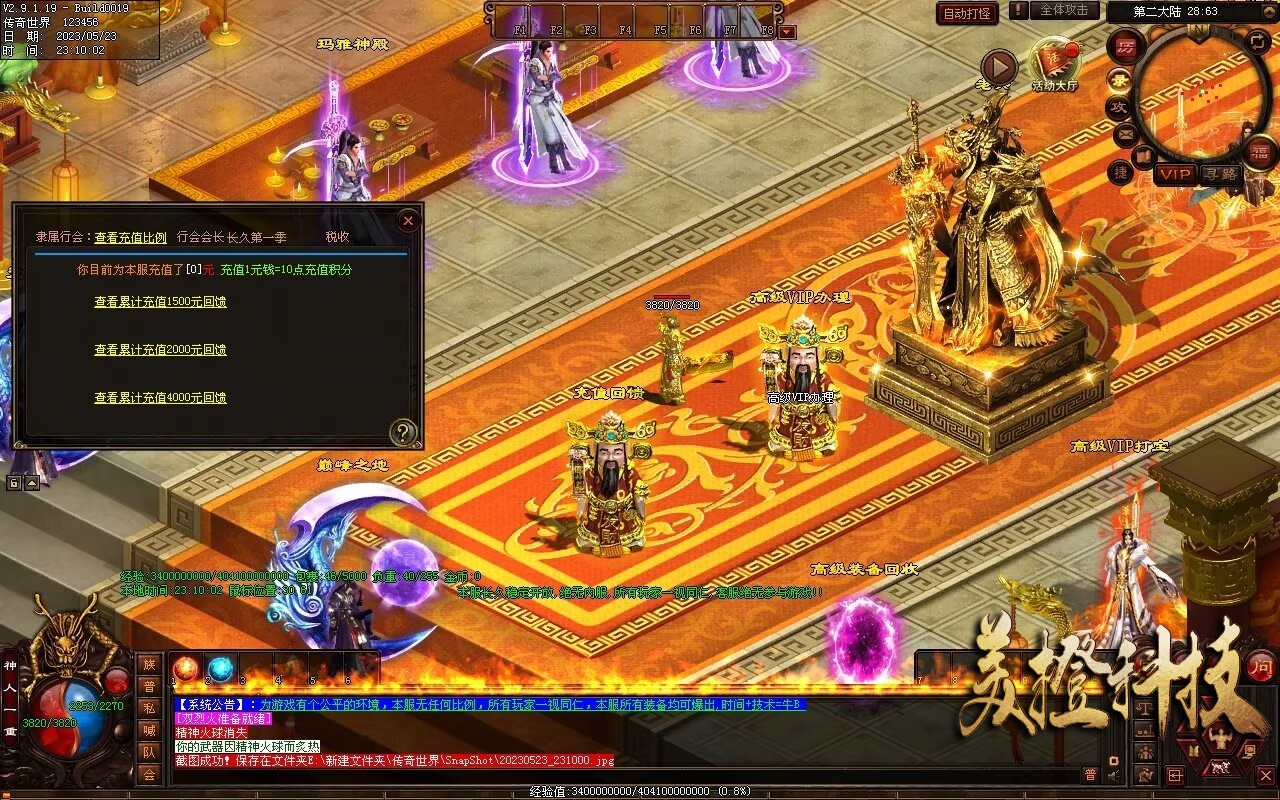Close the recharge guild dialog
Image resolution: width=1280 pixels, height=800 pixels.
(408, 220)
